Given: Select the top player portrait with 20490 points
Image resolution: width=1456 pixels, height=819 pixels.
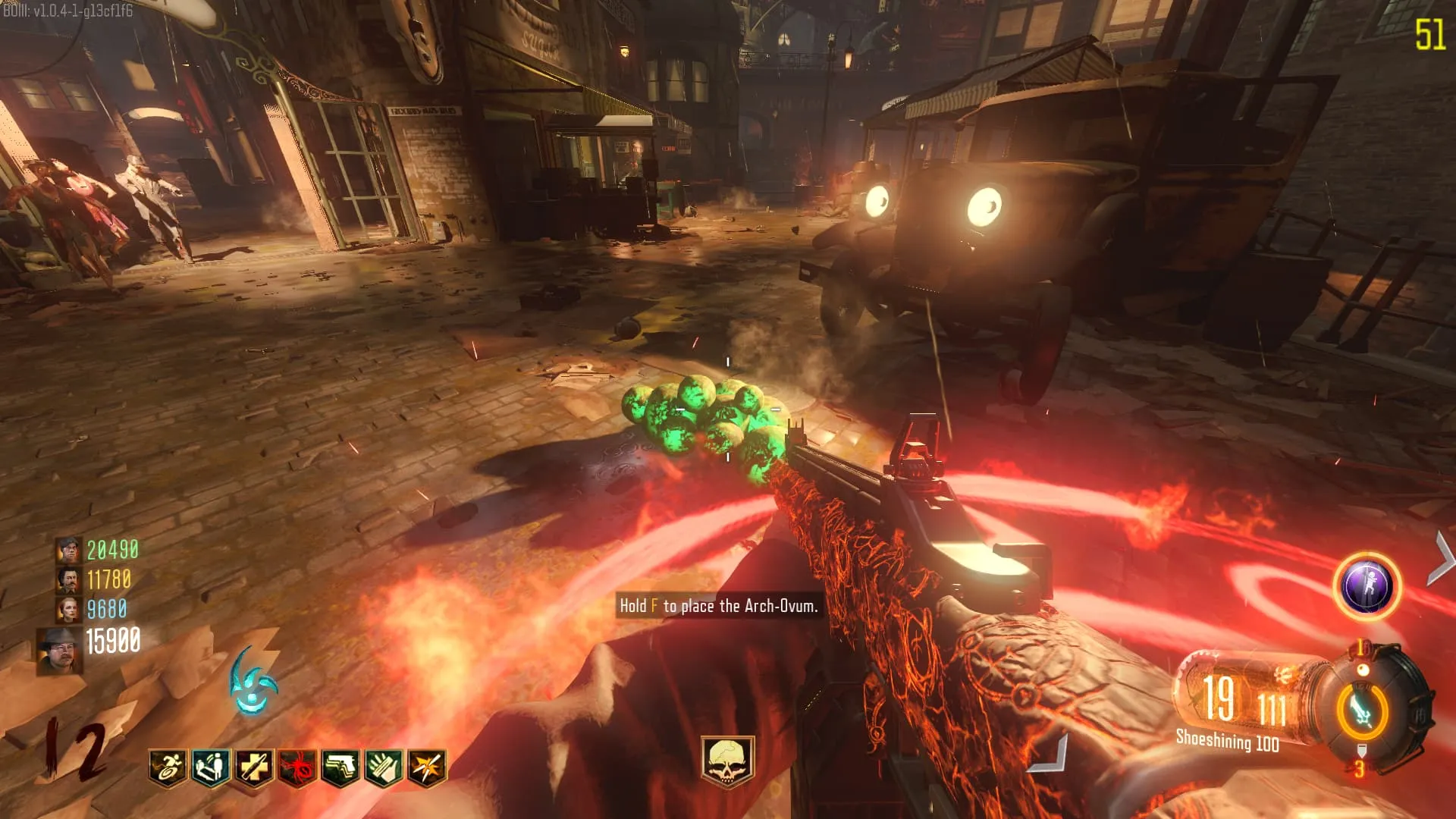Looking at the screenshot, I should (68, 549).
